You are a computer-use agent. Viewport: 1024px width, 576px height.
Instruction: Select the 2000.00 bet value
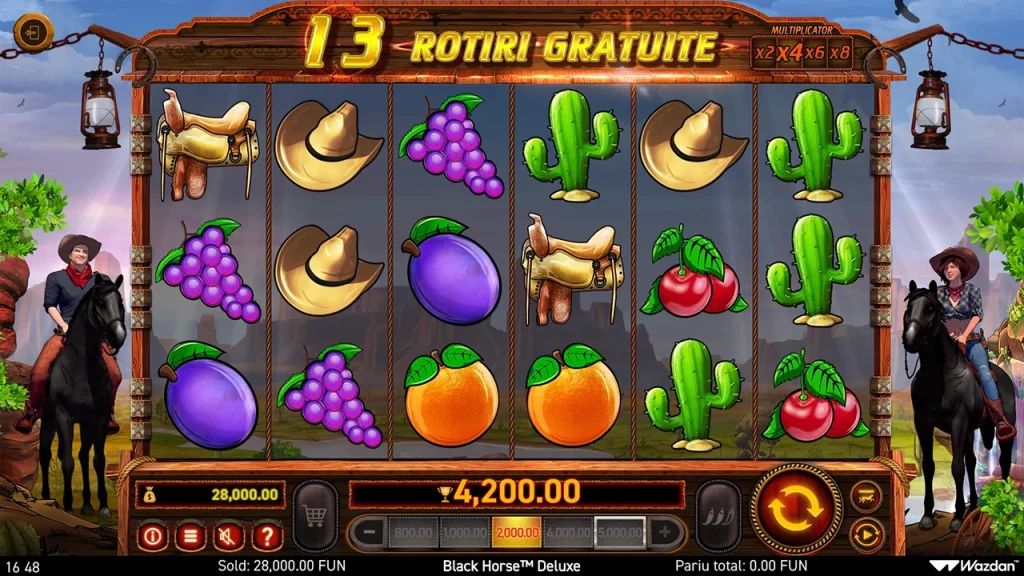point(516,533)
